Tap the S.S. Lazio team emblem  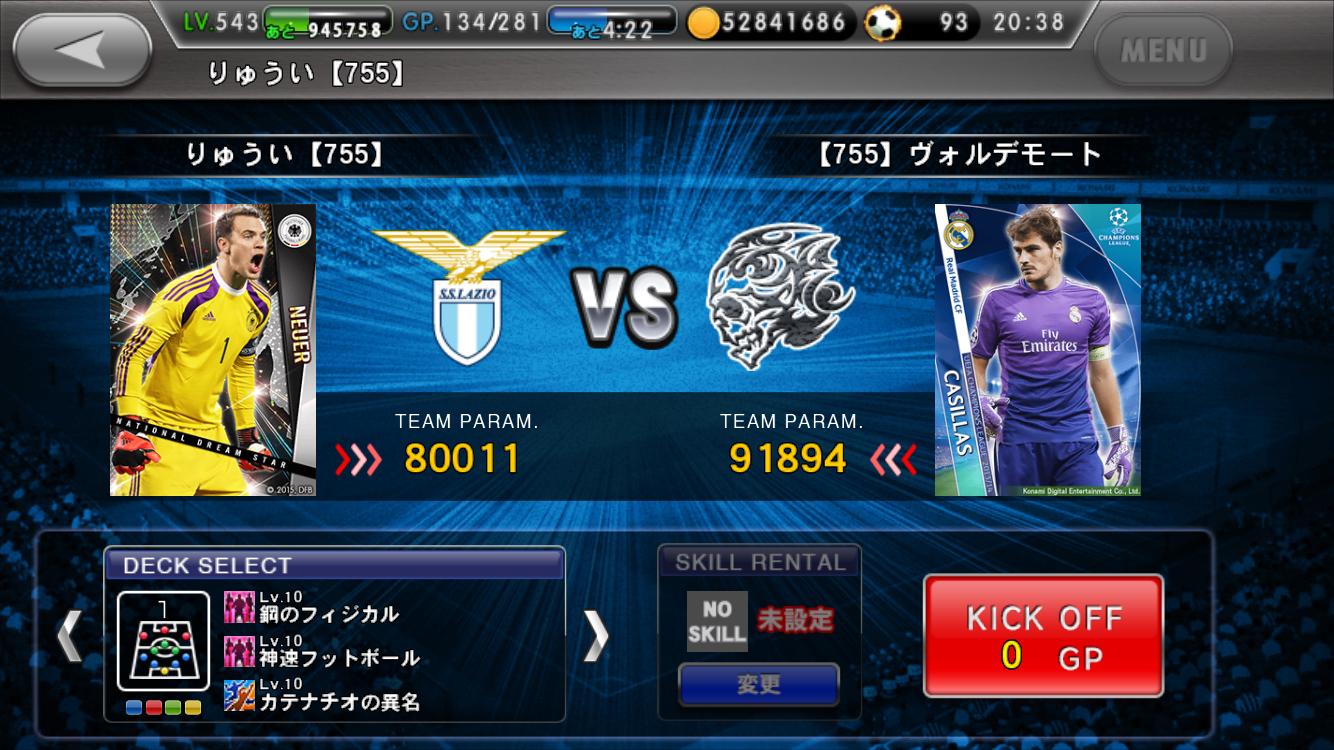click(x=468, y=297)
